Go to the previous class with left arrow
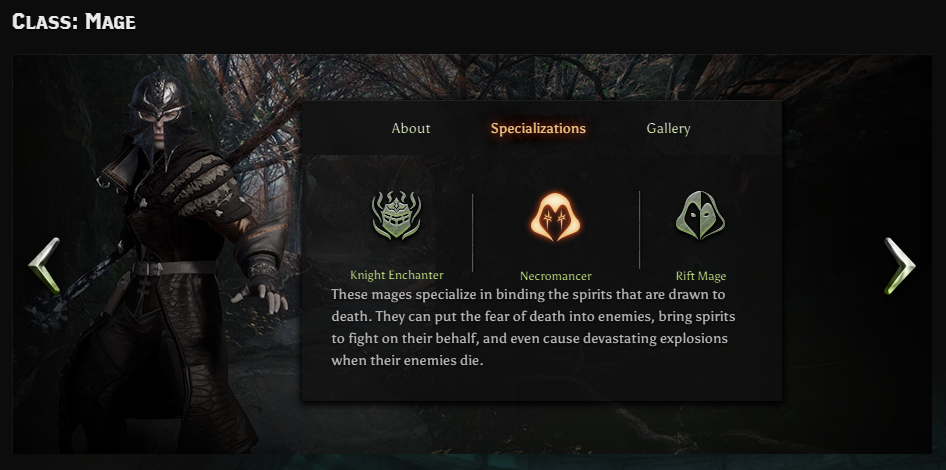This screenshot has height=470, width=946. click(44, 265)
